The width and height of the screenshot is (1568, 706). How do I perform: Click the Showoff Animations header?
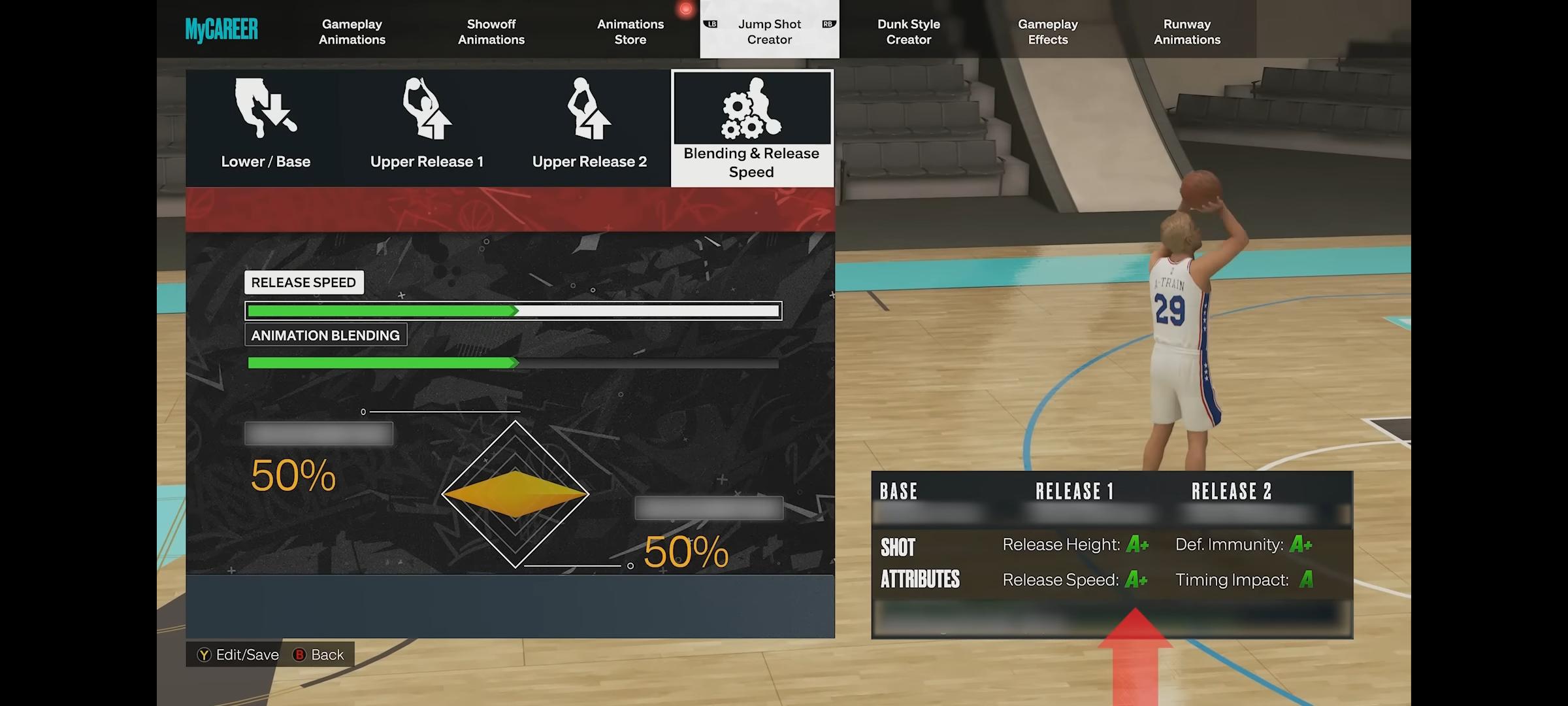pyautogui.click(x=491, y=31)
